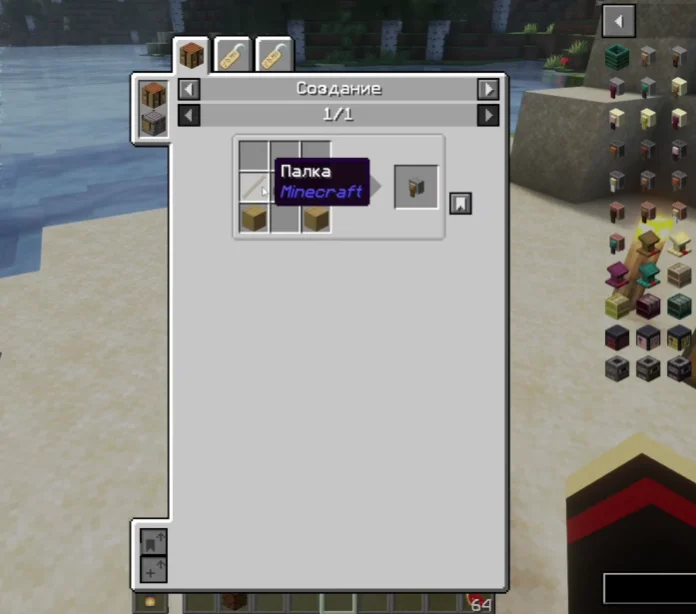Screen dimensions: 696x614
Task: Click the stick ingredient slot
Action: click(x=254, y=187)
